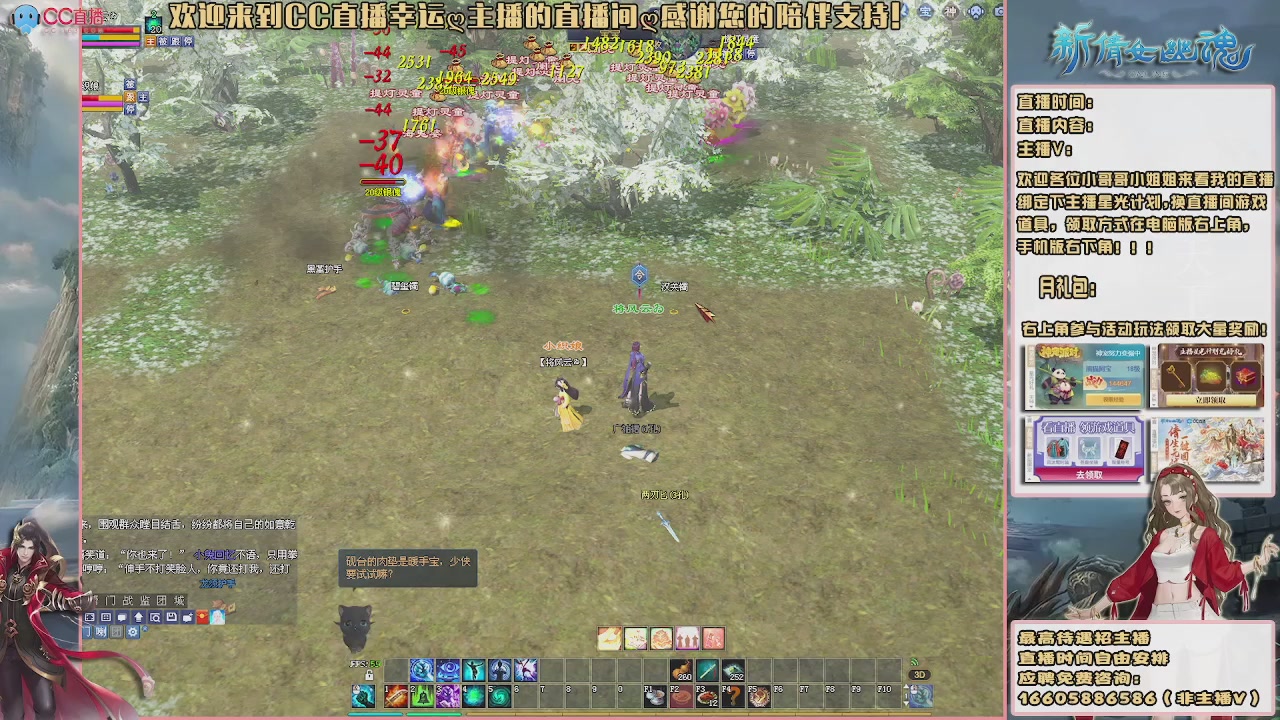
Task: Click the 立即领取 claim button in the sidebar
Action: coord(1211,401)
